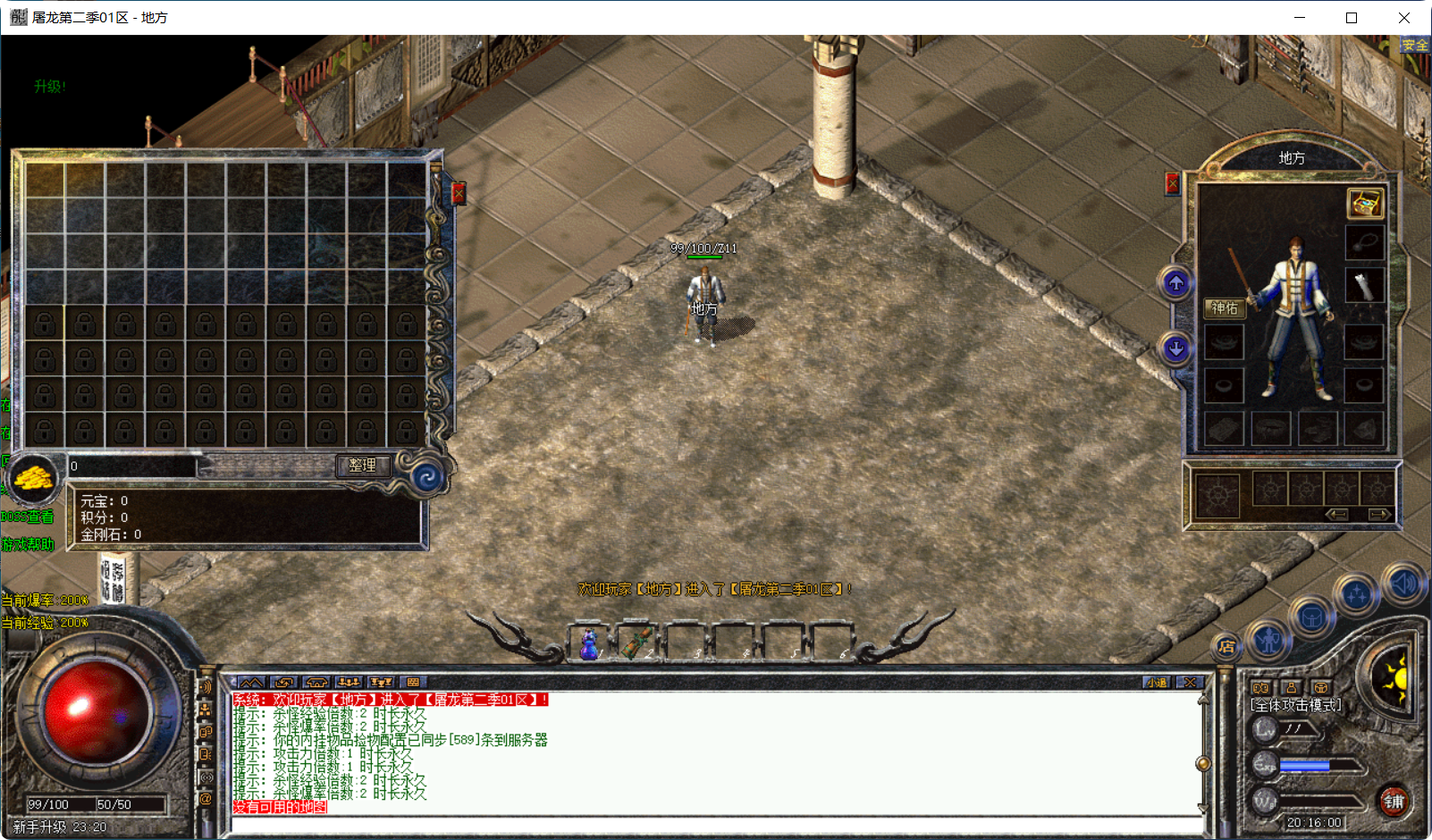Open the treasure chest icon in the character panel

point(1365,204)
